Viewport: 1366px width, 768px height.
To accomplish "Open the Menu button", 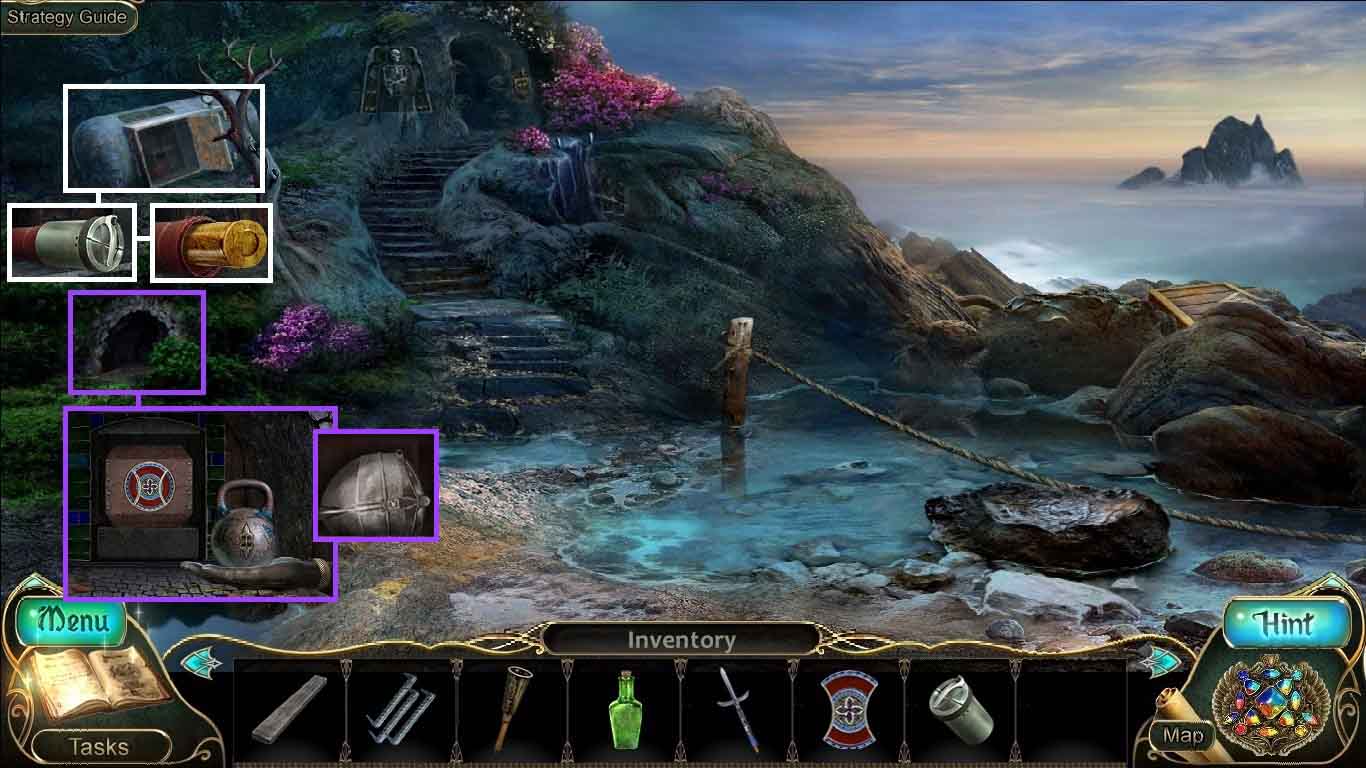I will click(71, 620).
